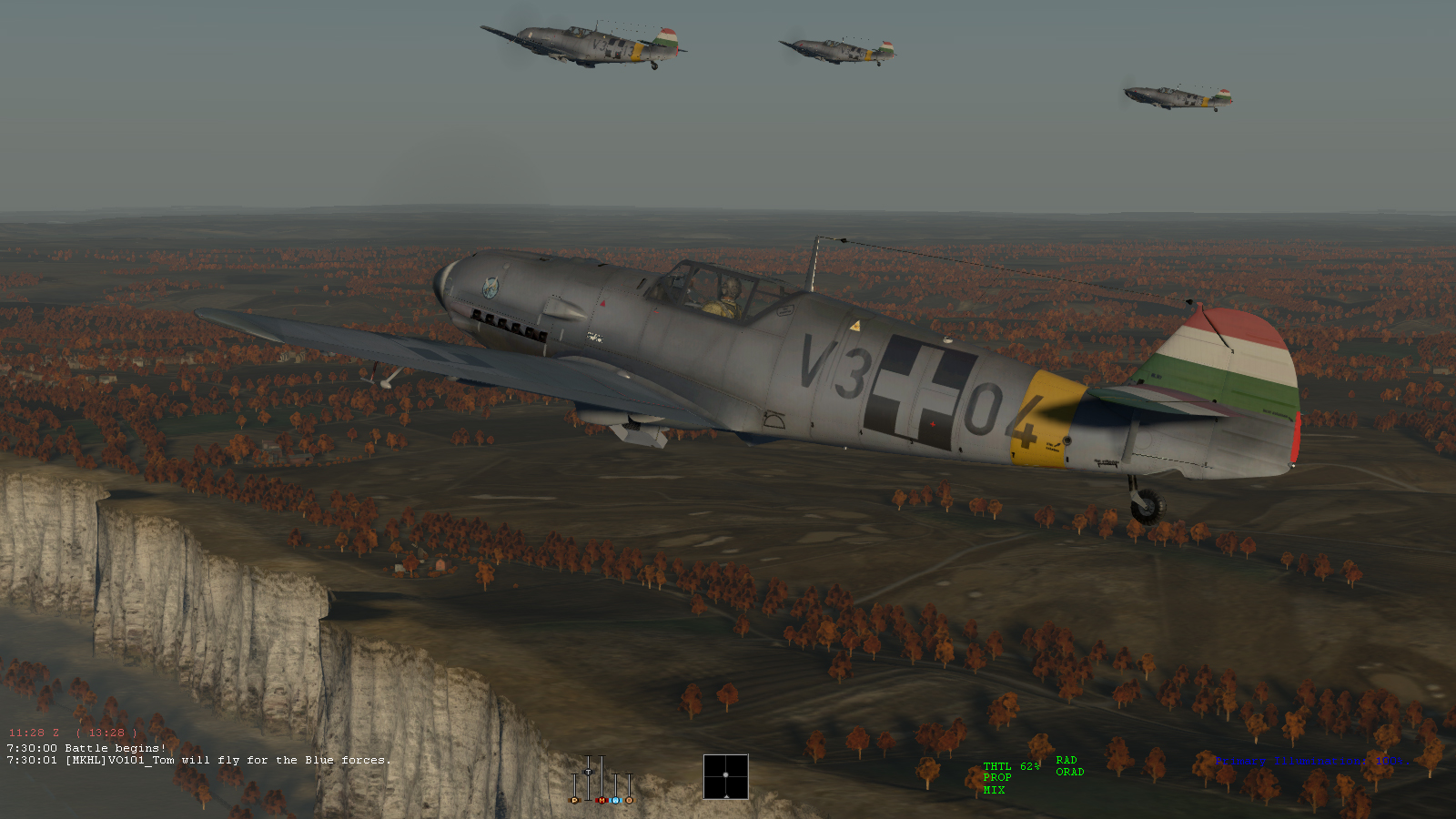The width and height of the screenshot is (1456, 819).
Task: Click the red M mixture knob
Action: pyautogui.click(x=601, y=801)
